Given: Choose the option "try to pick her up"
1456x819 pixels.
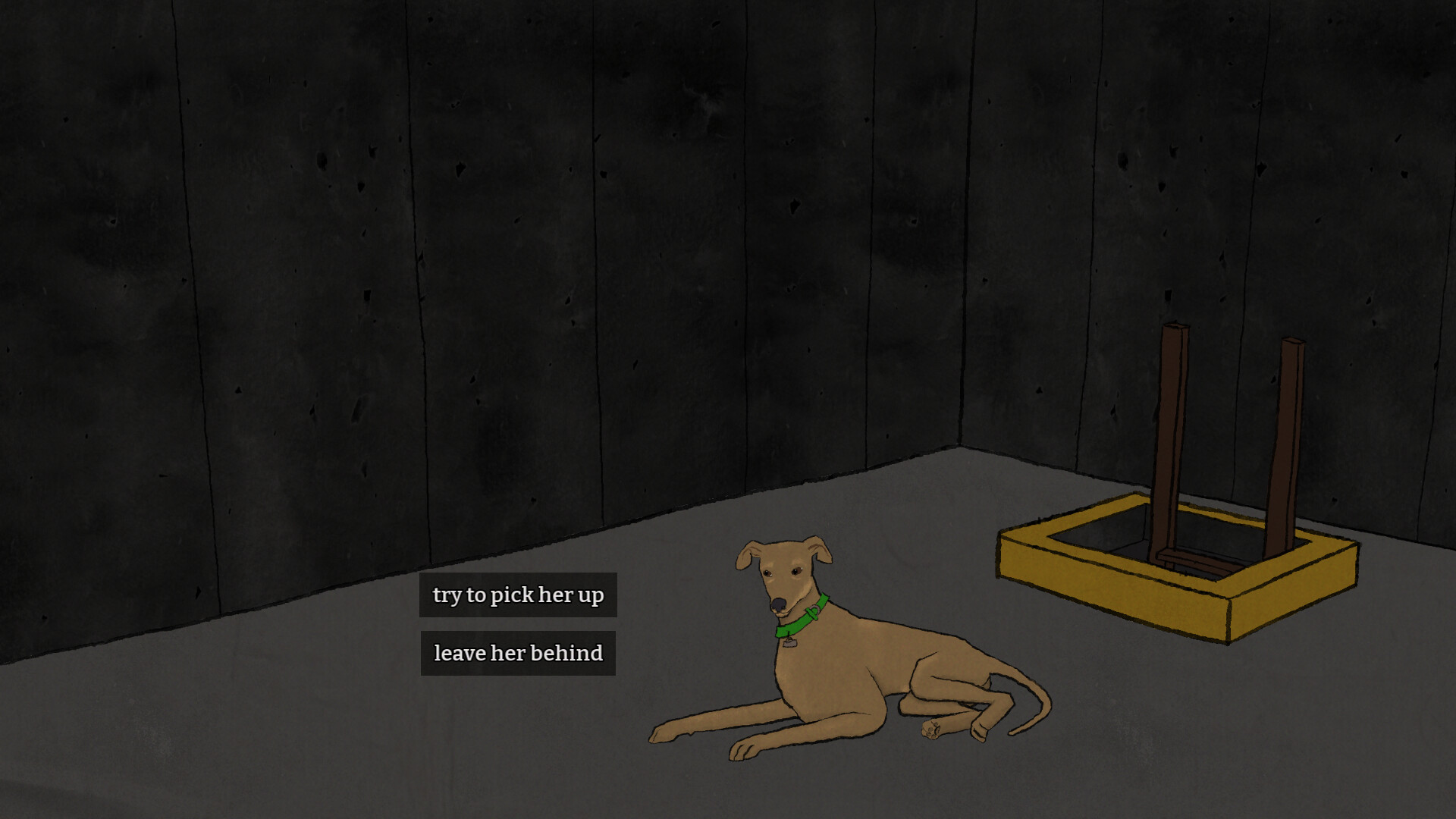Looking at the screenshot, I should (x=518, y=595).
